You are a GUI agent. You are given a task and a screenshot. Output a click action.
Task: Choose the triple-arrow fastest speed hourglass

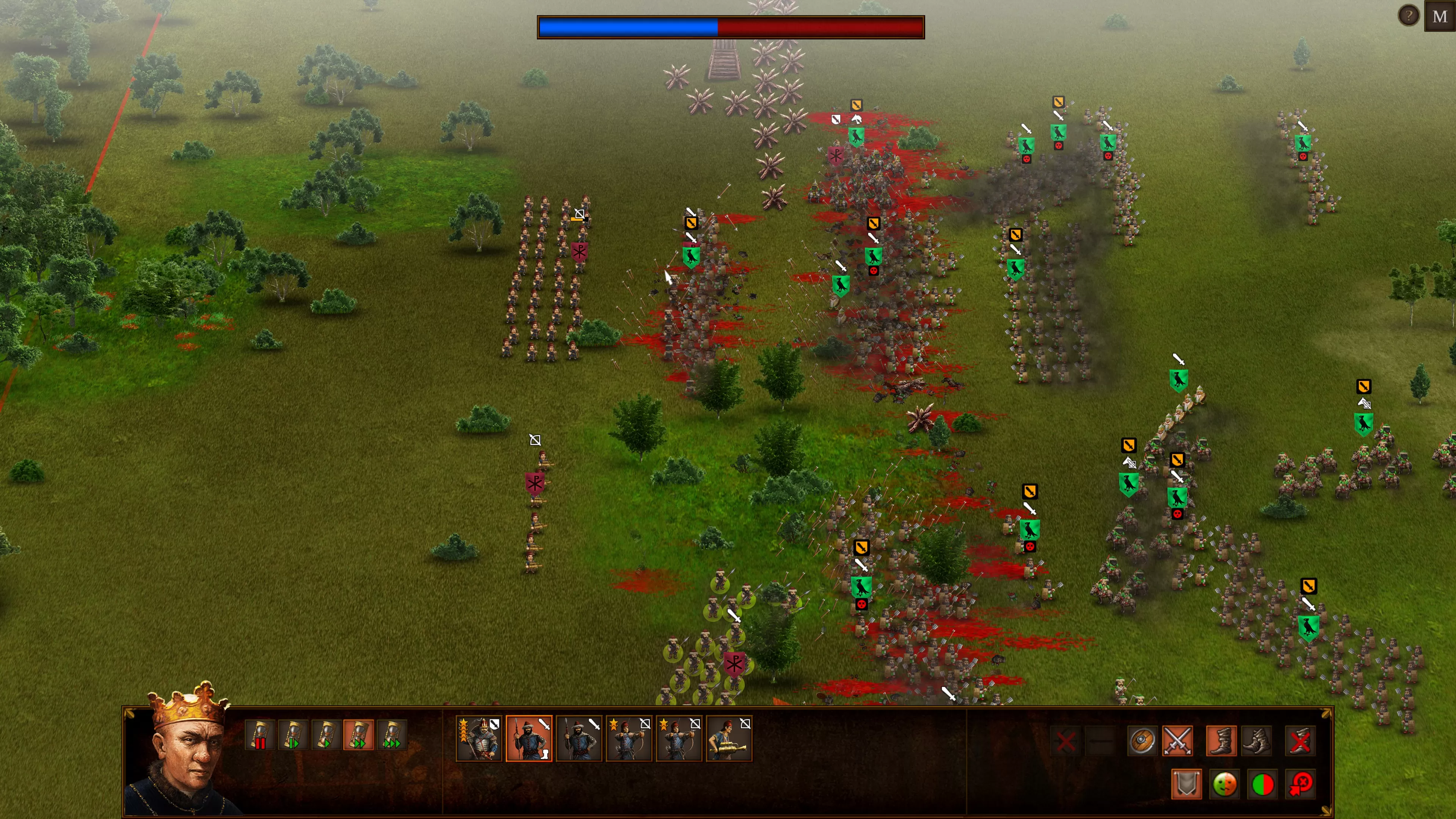392,735
